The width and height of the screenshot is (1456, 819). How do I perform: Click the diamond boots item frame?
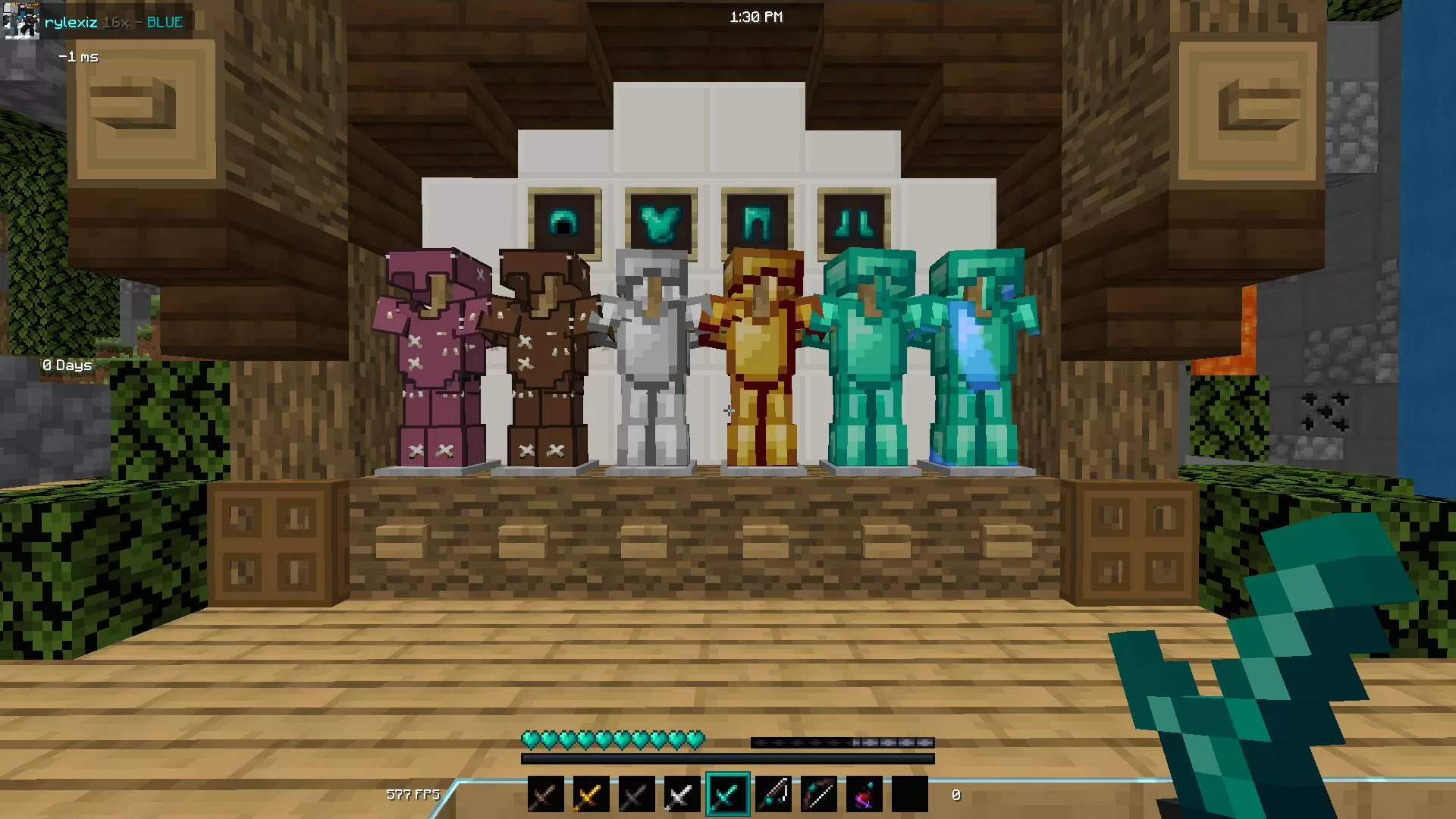852,221
